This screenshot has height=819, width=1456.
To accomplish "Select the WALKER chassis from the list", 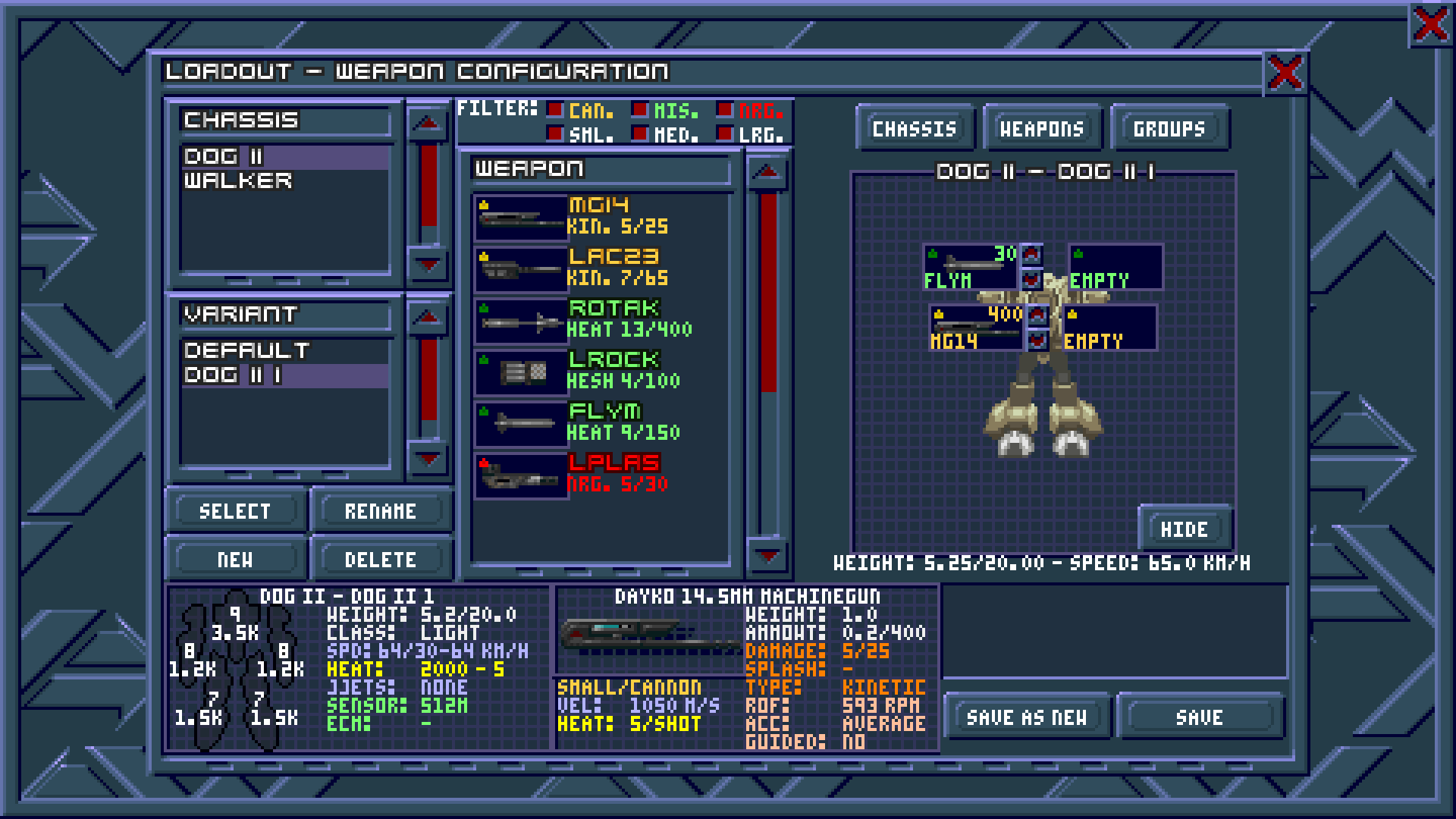I will (240, 180).
